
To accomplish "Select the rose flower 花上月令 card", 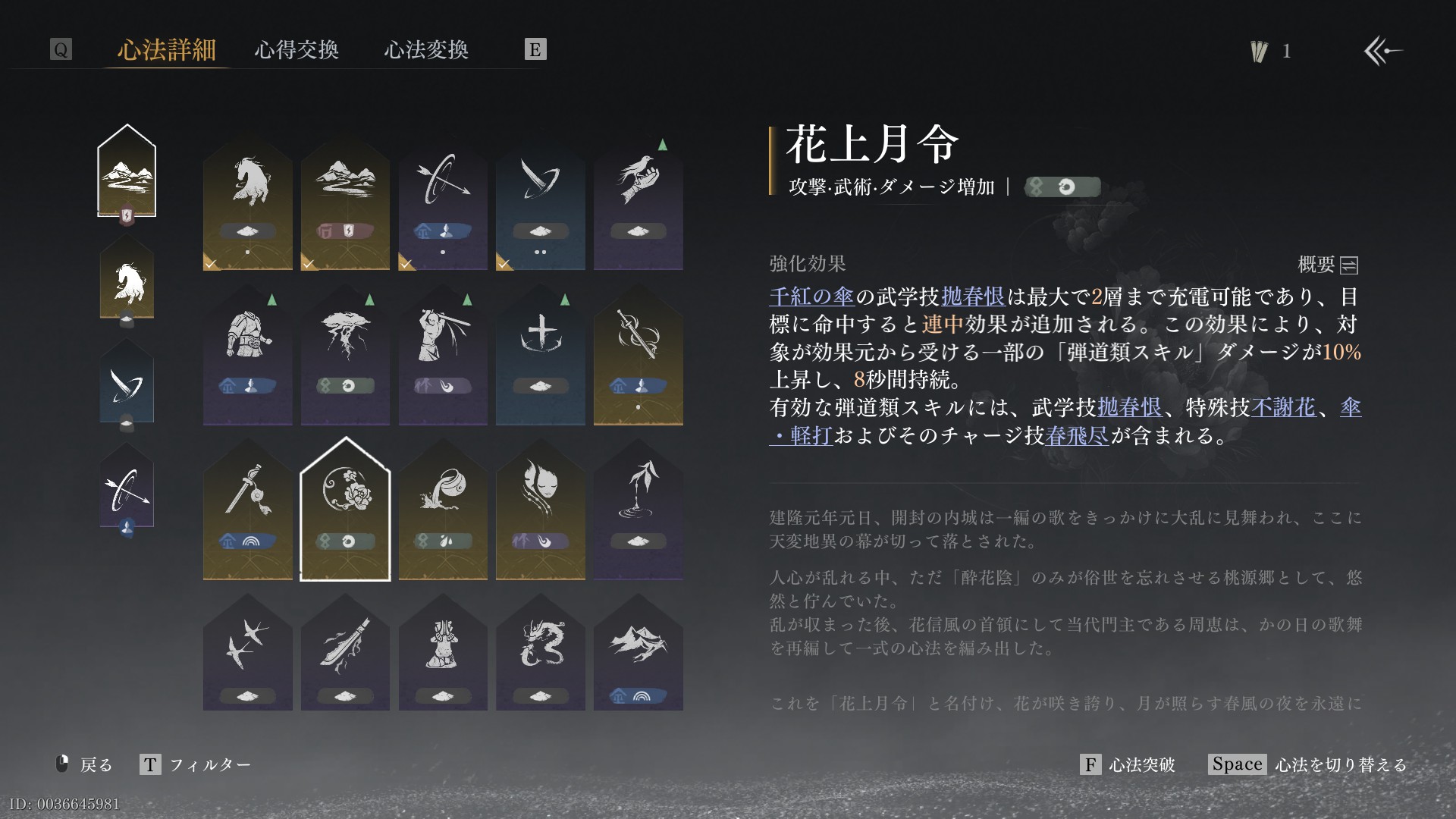I will 345,510.
